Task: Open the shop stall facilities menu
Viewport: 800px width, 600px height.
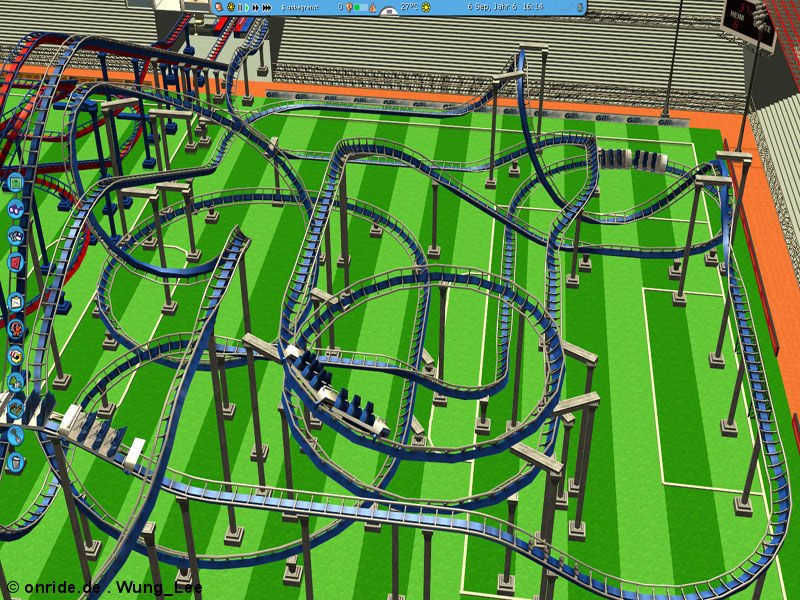Action: [x=15, y=355]
